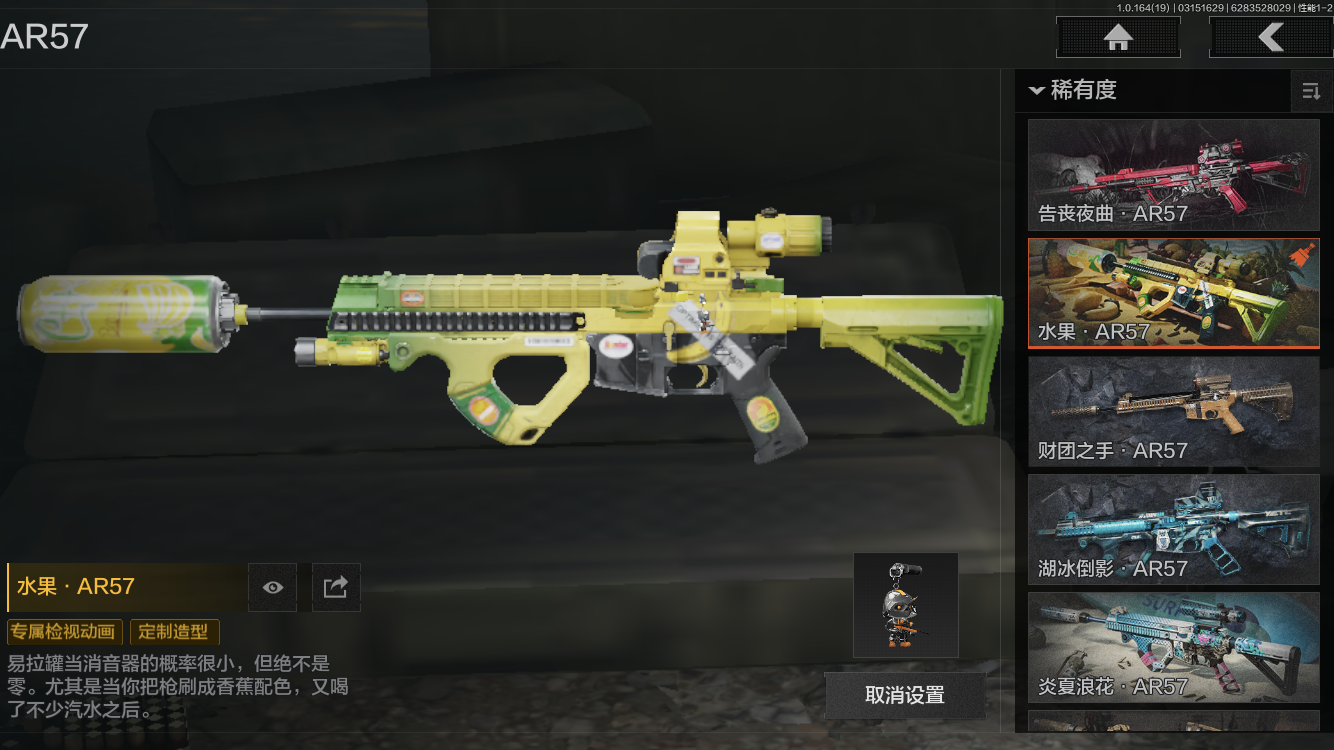The height and width of the screenshot is (750, 1334).
Task: Share the 水果 · AR57 skin
Action: tap(336, 587)
